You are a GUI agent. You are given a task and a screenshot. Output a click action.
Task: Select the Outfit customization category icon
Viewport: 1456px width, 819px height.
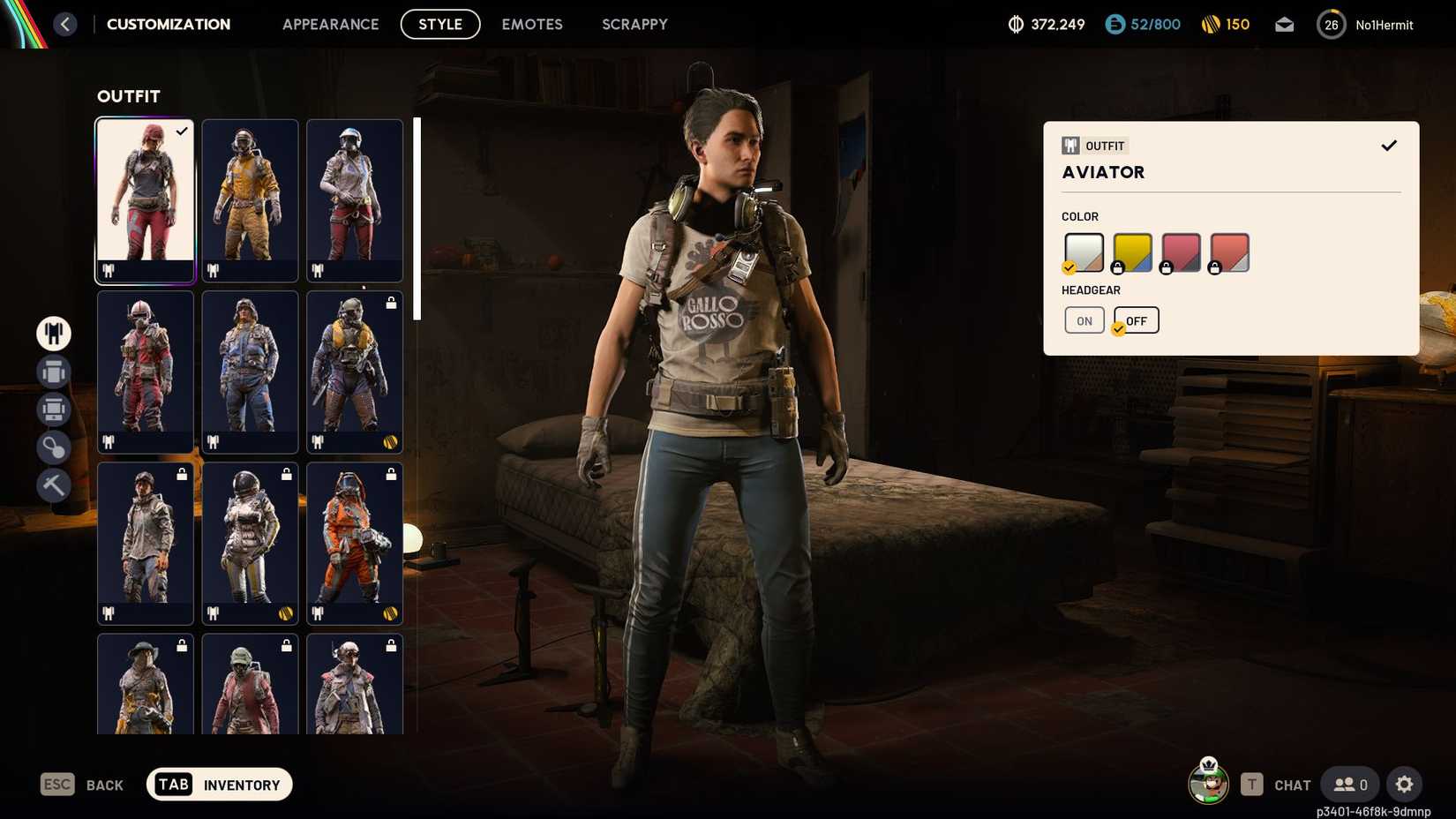coord(53,334)
